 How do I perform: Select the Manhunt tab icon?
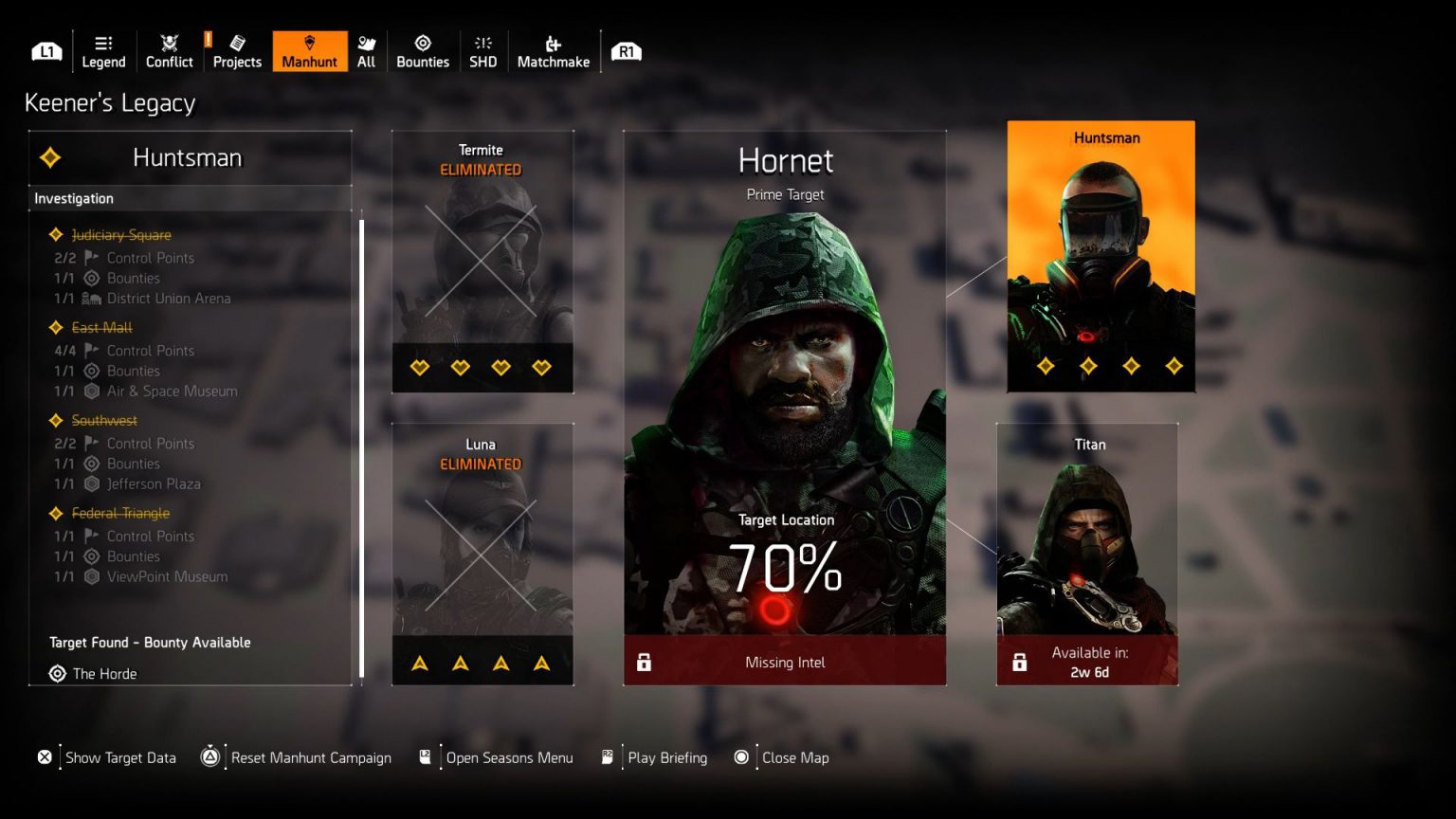click(x=309, y=44)
